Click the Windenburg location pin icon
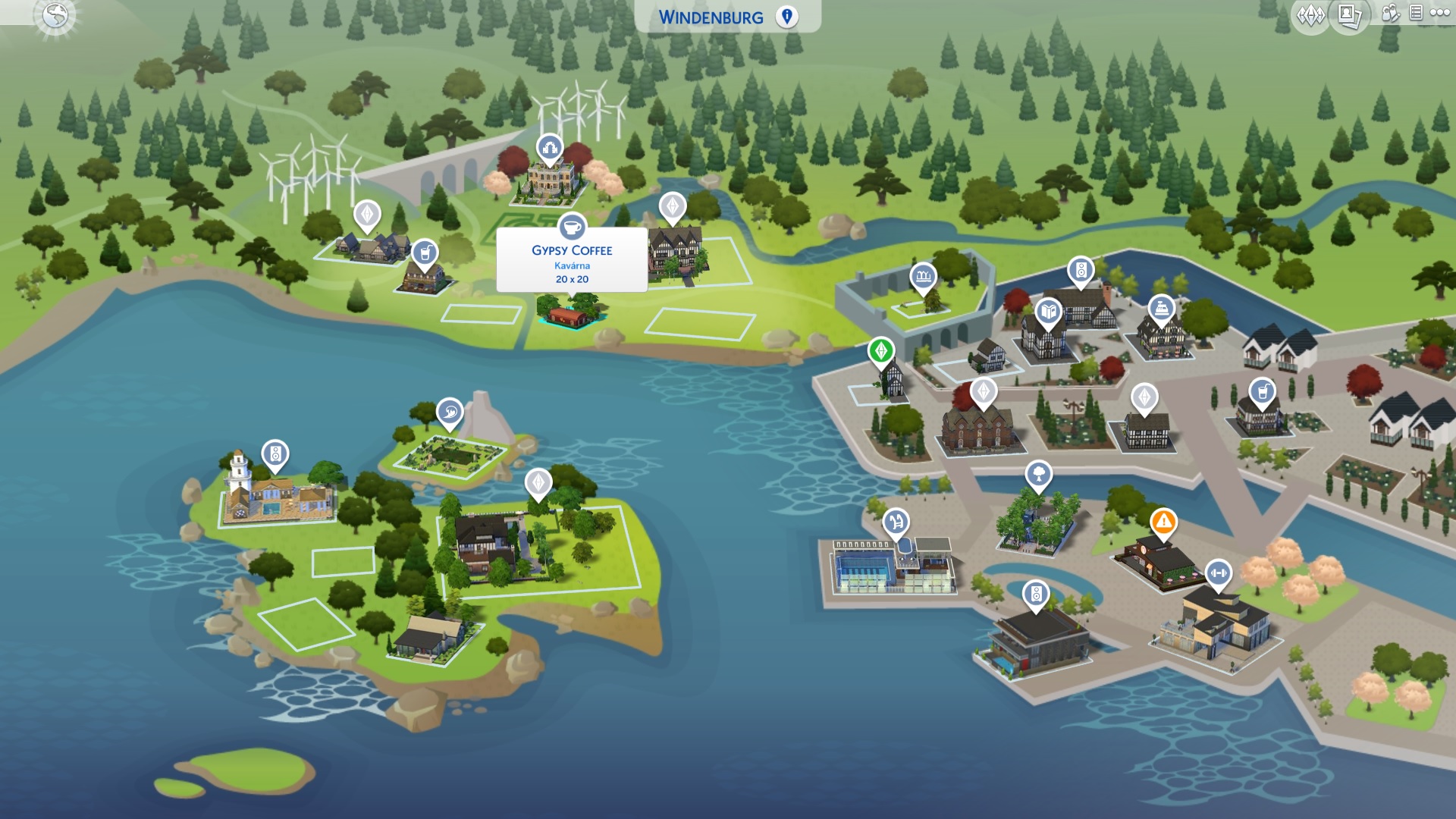 point(787,17)
